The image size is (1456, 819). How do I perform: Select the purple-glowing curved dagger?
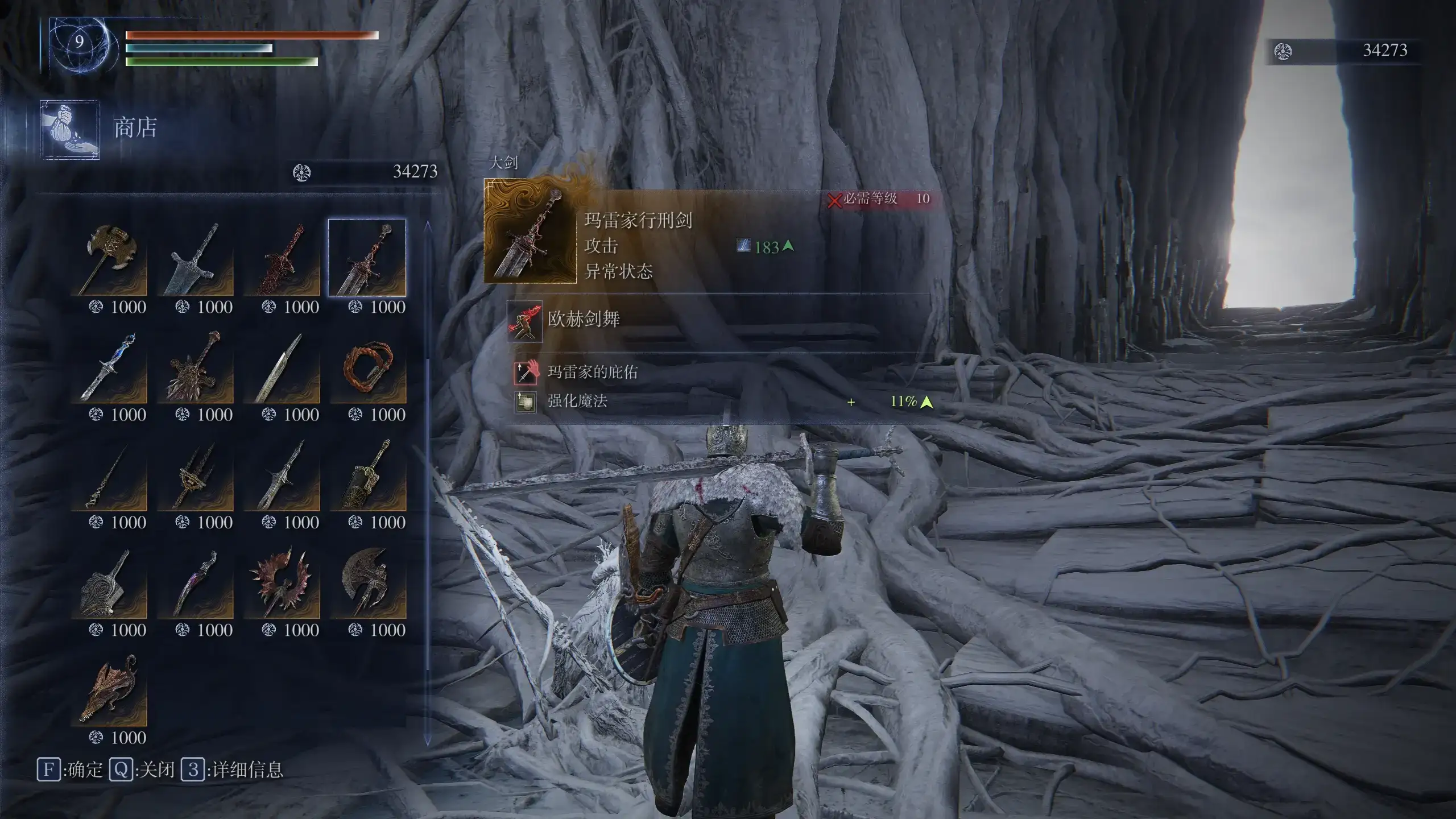point(196,582)
